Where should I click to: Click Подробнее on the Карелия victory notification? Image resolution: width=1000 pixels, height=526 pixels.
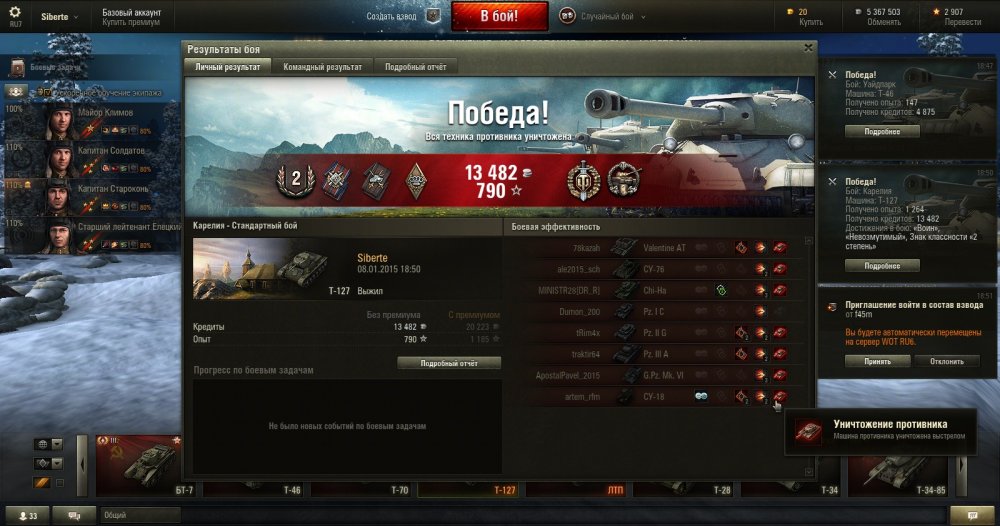[882, 266]
